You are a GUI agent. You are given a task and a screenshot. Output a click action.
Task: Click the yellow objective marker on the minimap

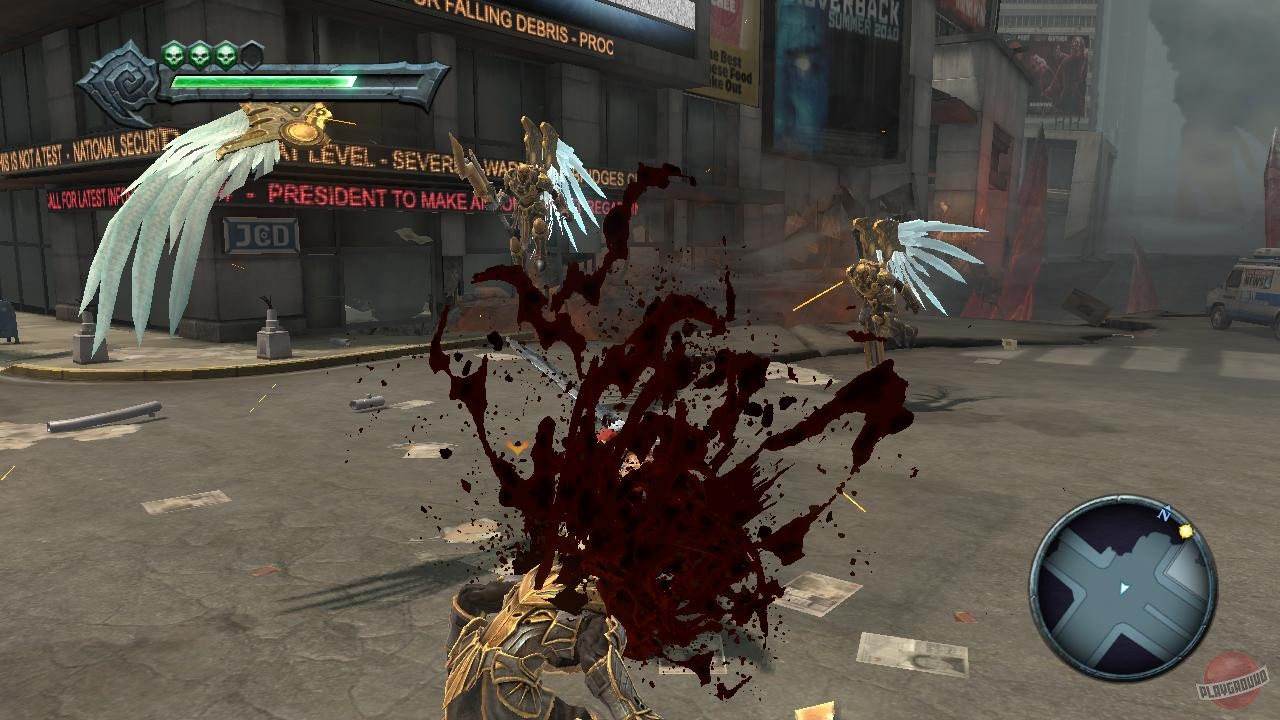click(1185, 531)
